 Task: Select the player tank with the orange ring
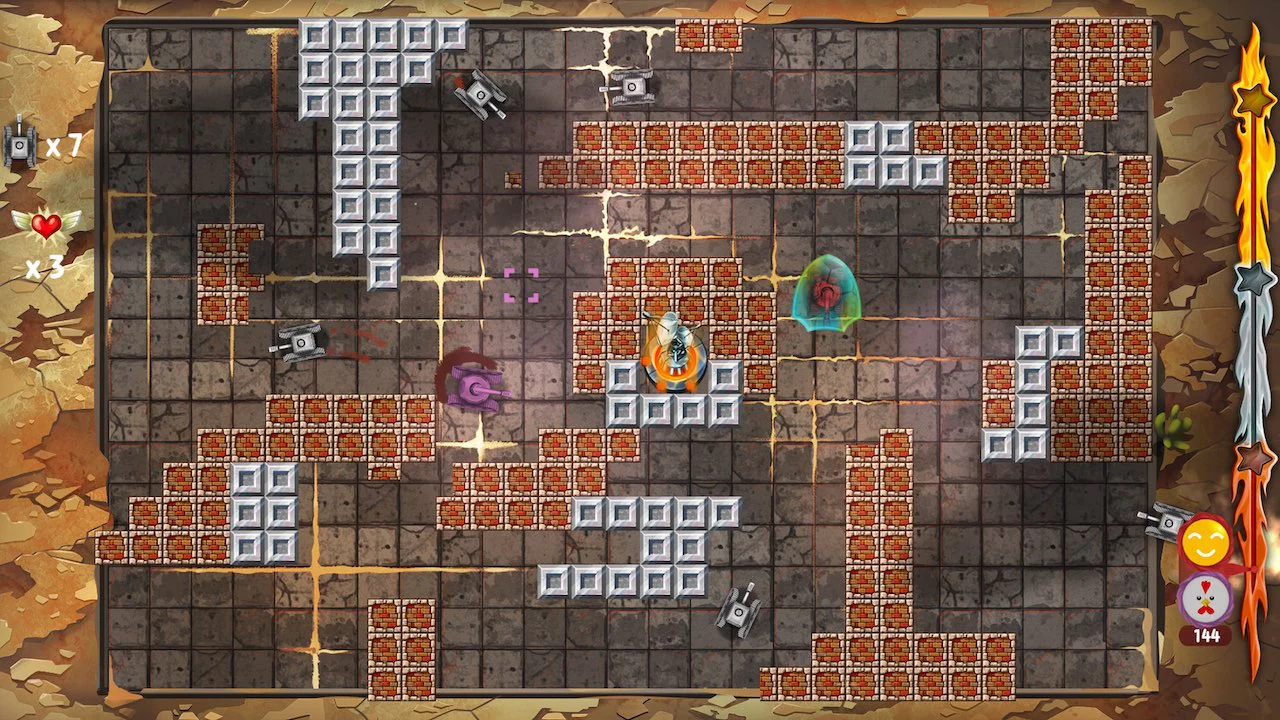pos(672,355)
